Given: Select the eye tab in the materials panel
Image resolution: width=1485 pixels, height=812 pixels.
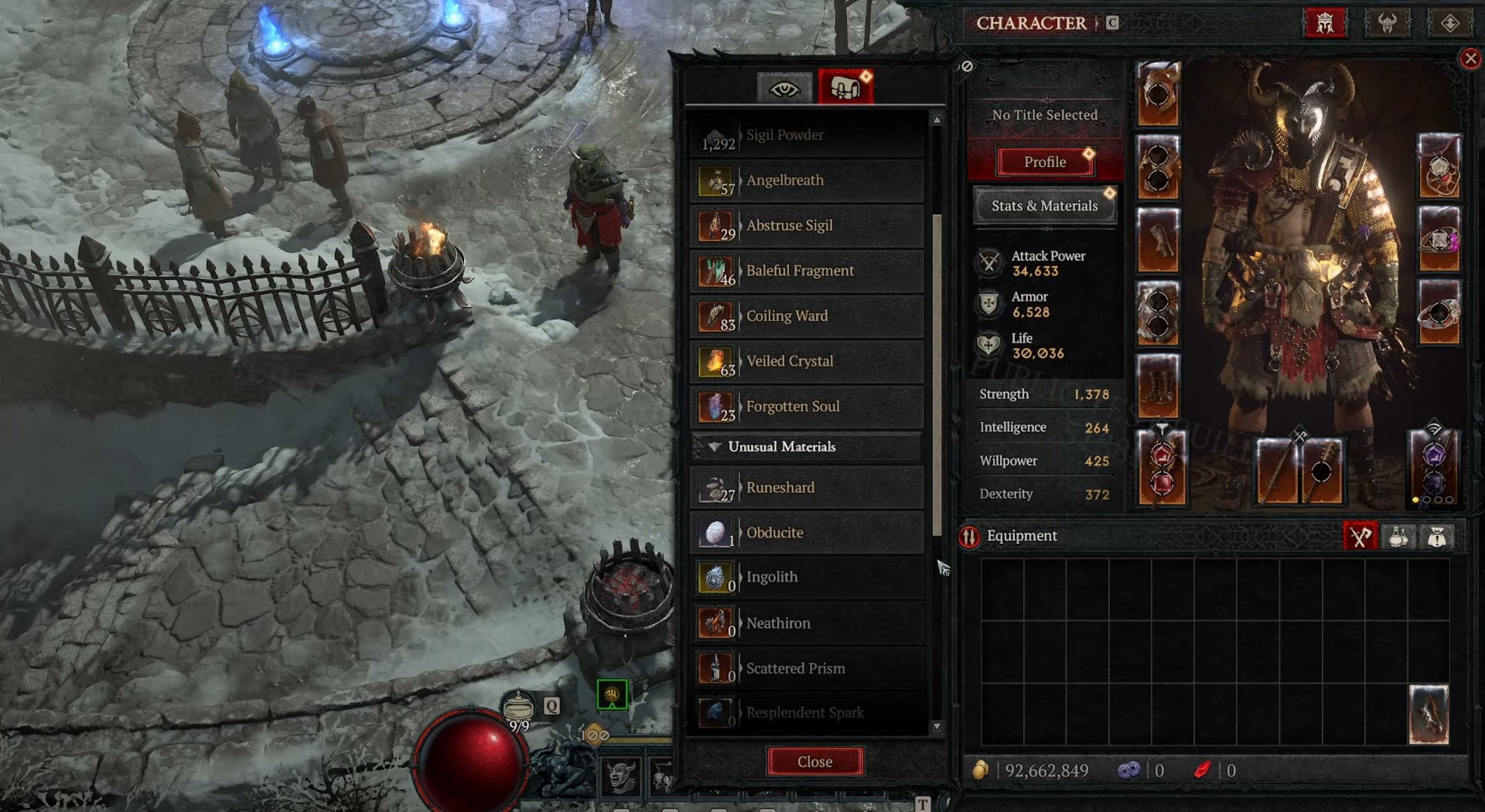Looking at the screenshot, I should pos(785,87).
